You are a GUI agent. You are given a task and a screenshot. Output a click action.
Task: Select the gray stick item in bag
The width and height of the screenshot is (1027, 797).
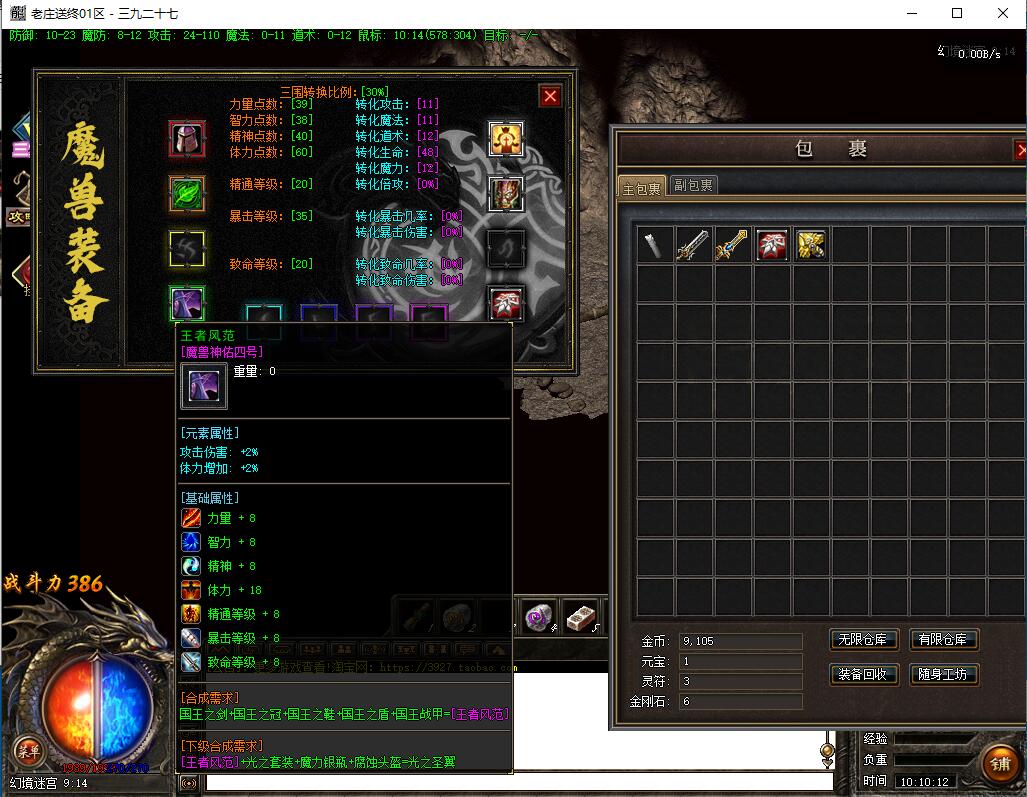(x=655, y=245)
